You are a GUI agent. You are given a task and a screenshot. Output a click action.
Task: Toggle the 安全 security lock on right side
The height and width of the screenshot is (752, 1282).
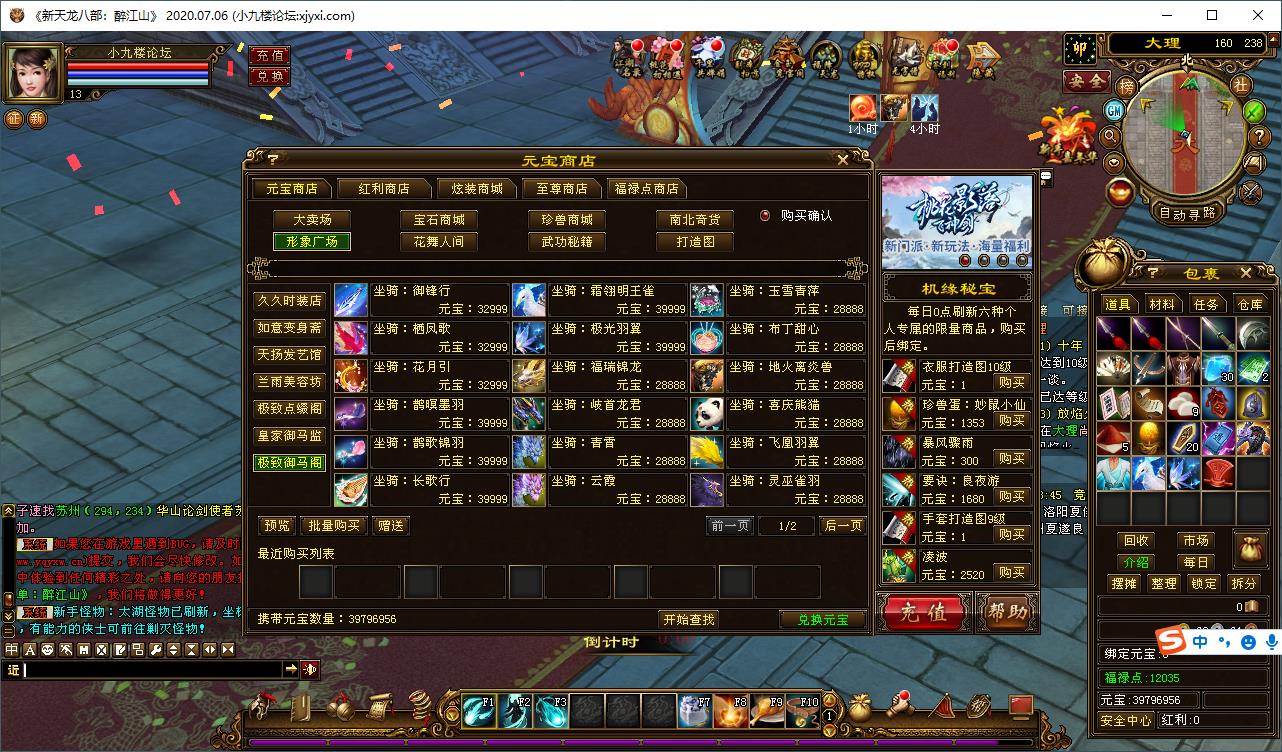1087,81
